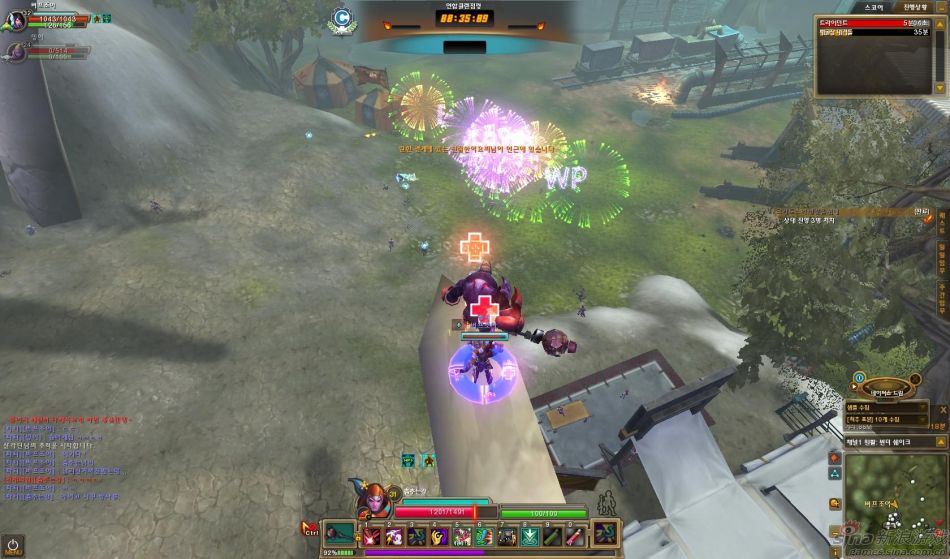Close the quest tracker with the X

coord(941,408)
